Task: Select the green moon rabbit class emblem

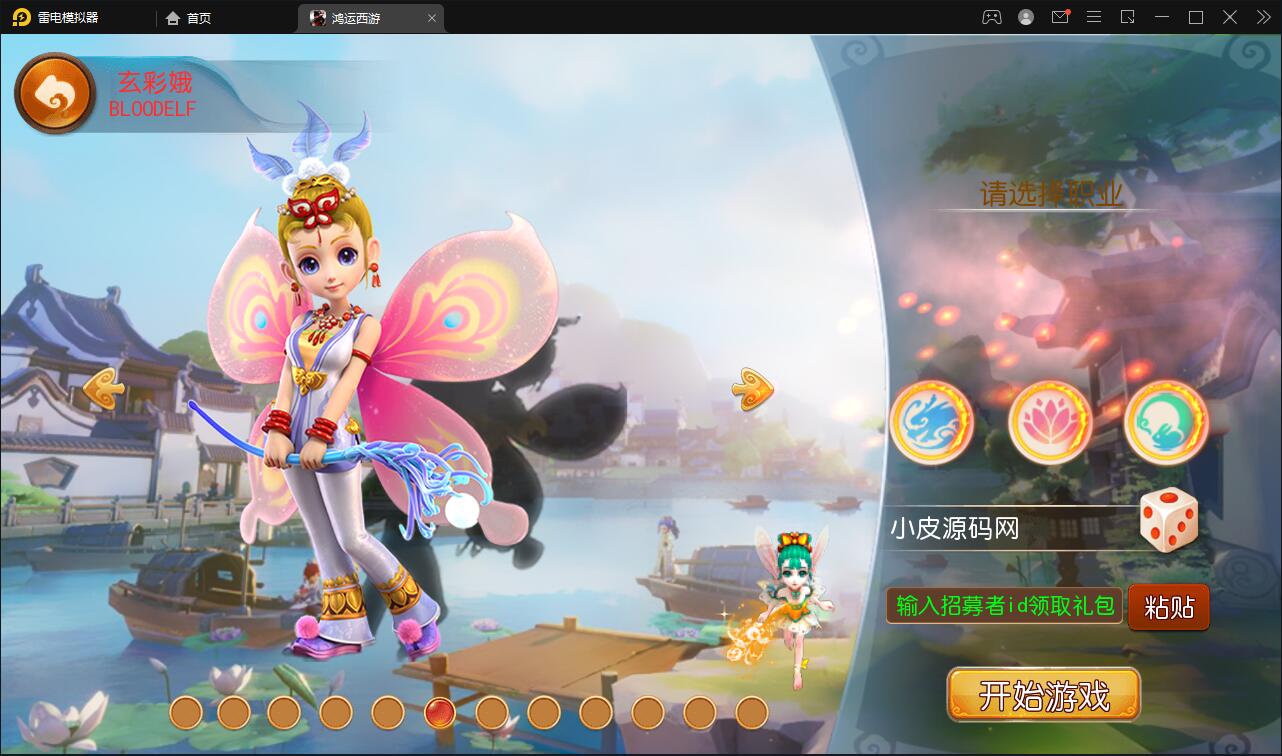Action: tap(1166, 422)
